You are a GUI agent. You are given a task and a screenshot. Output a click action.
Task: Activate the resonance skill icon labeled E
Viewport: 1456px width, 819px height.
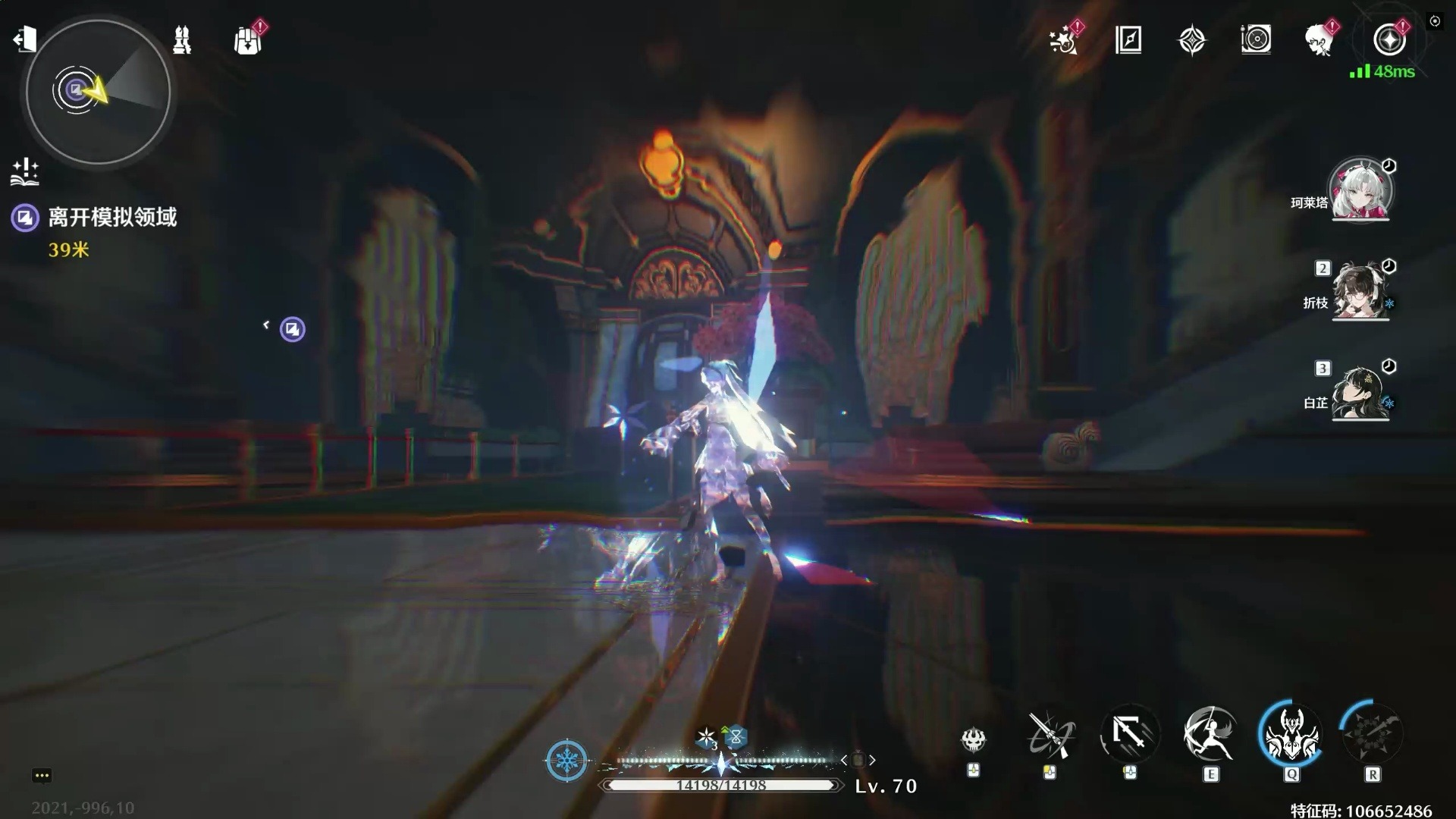click(x=1210, y=734)
